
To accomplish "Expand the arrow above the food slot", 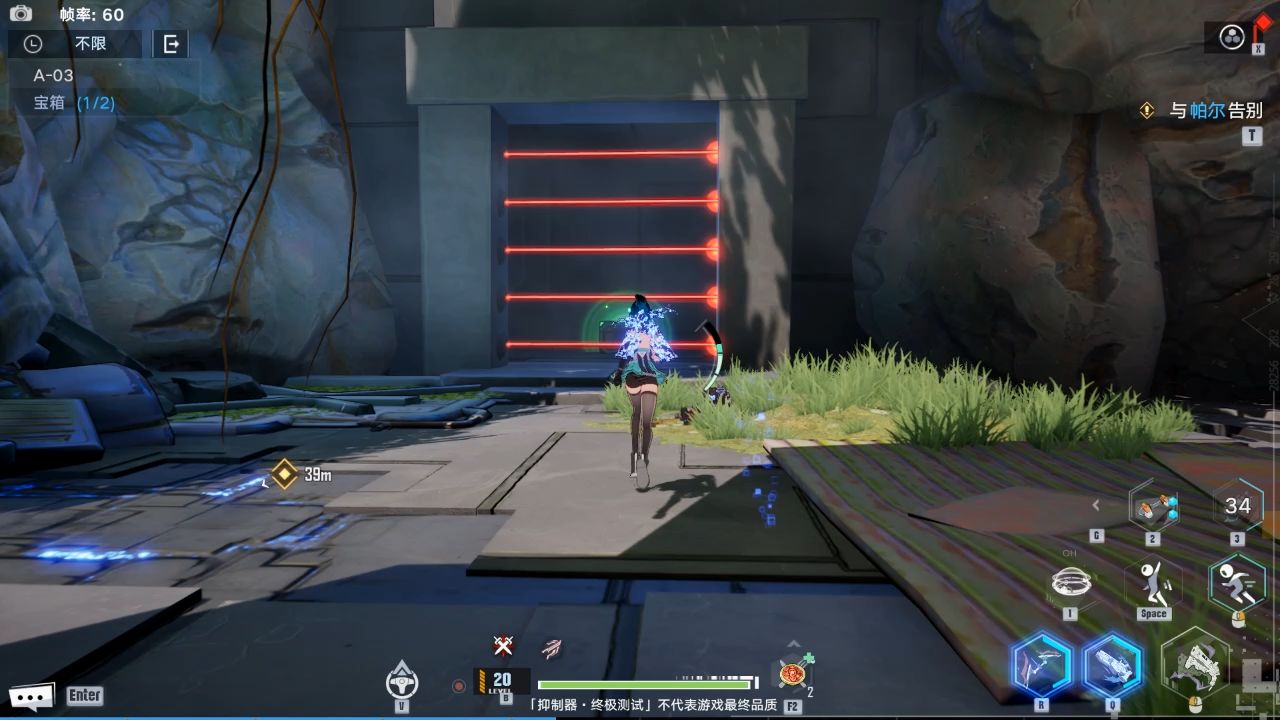I will tap(793, 644).
